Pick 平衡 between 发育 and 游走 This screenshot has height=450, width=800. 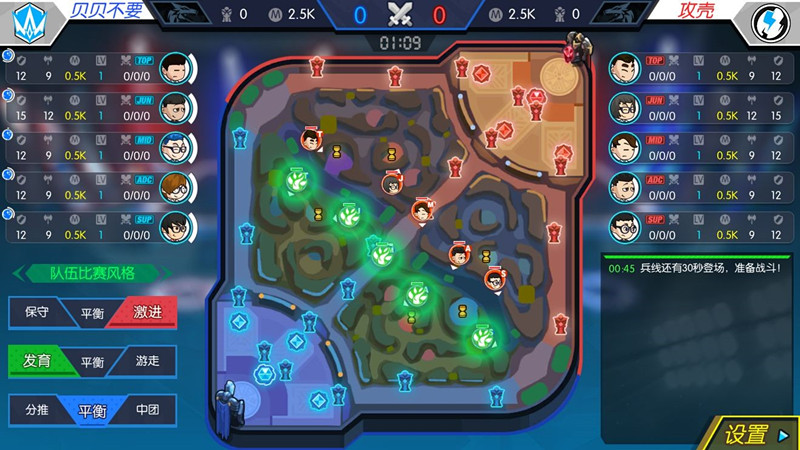point(92,361)
